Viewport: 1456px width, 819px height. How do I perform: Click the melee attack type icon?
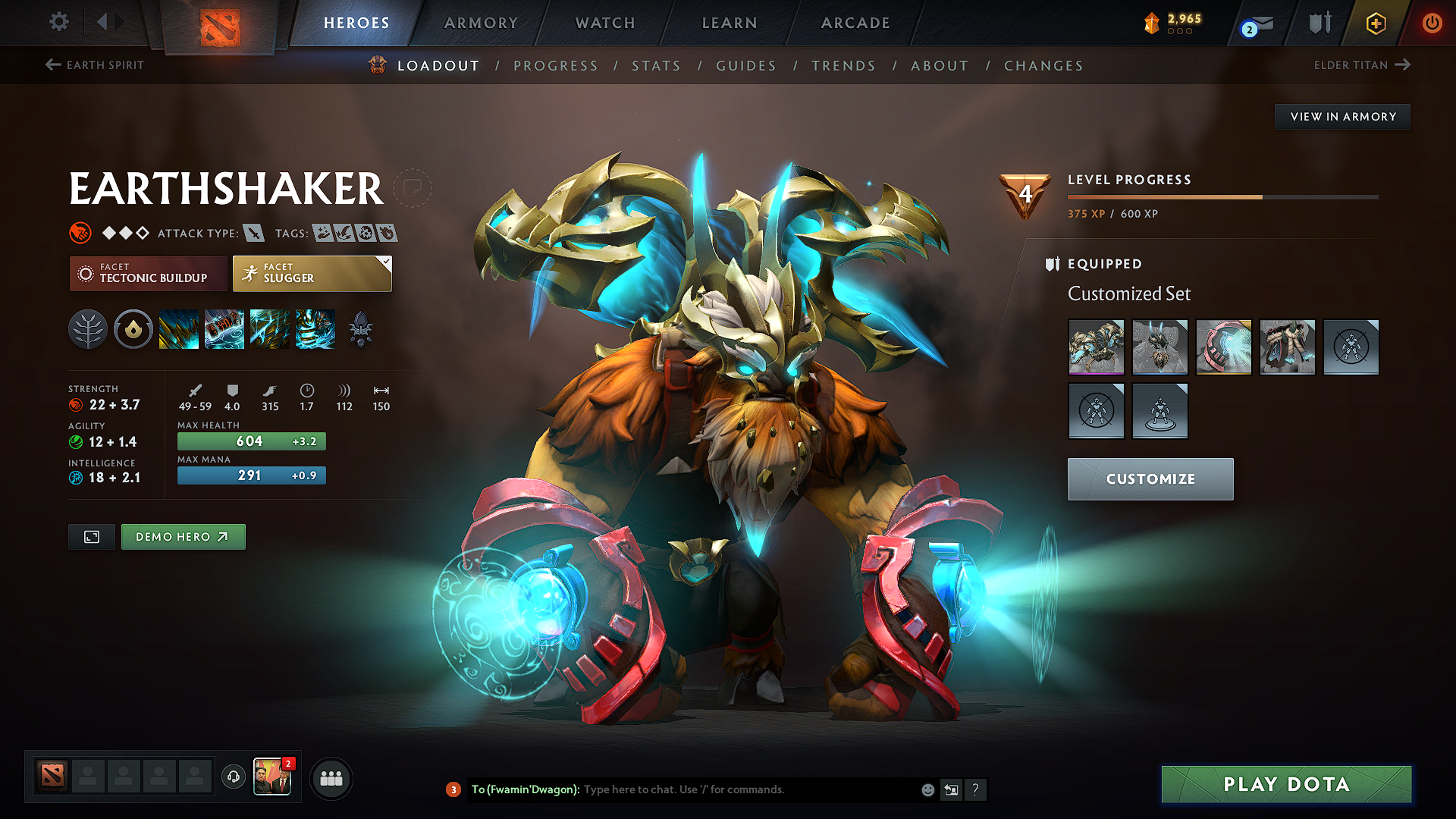coord(252,233)
